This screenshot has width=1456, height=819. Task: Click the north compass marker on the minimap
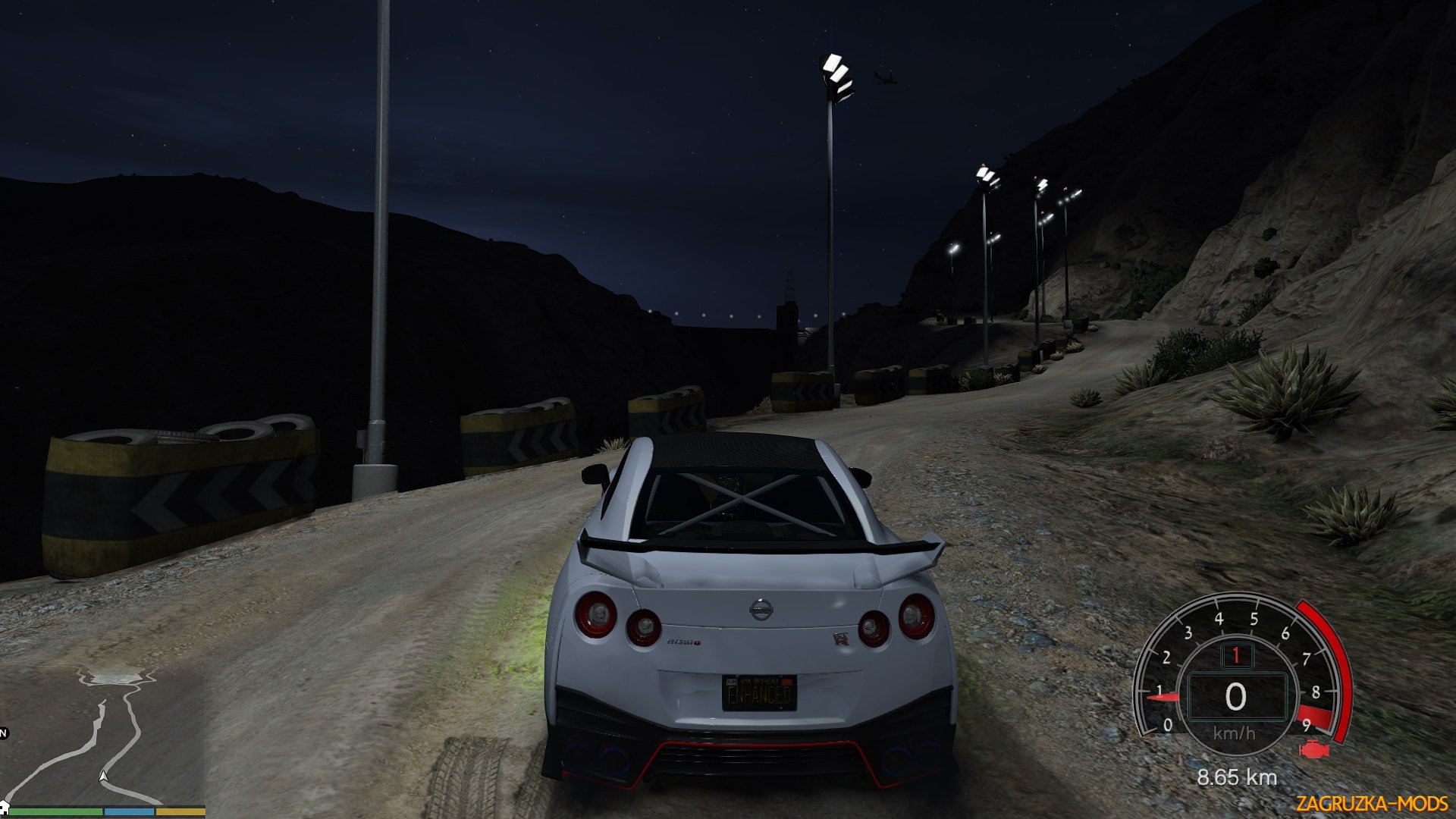click(3, 733)
